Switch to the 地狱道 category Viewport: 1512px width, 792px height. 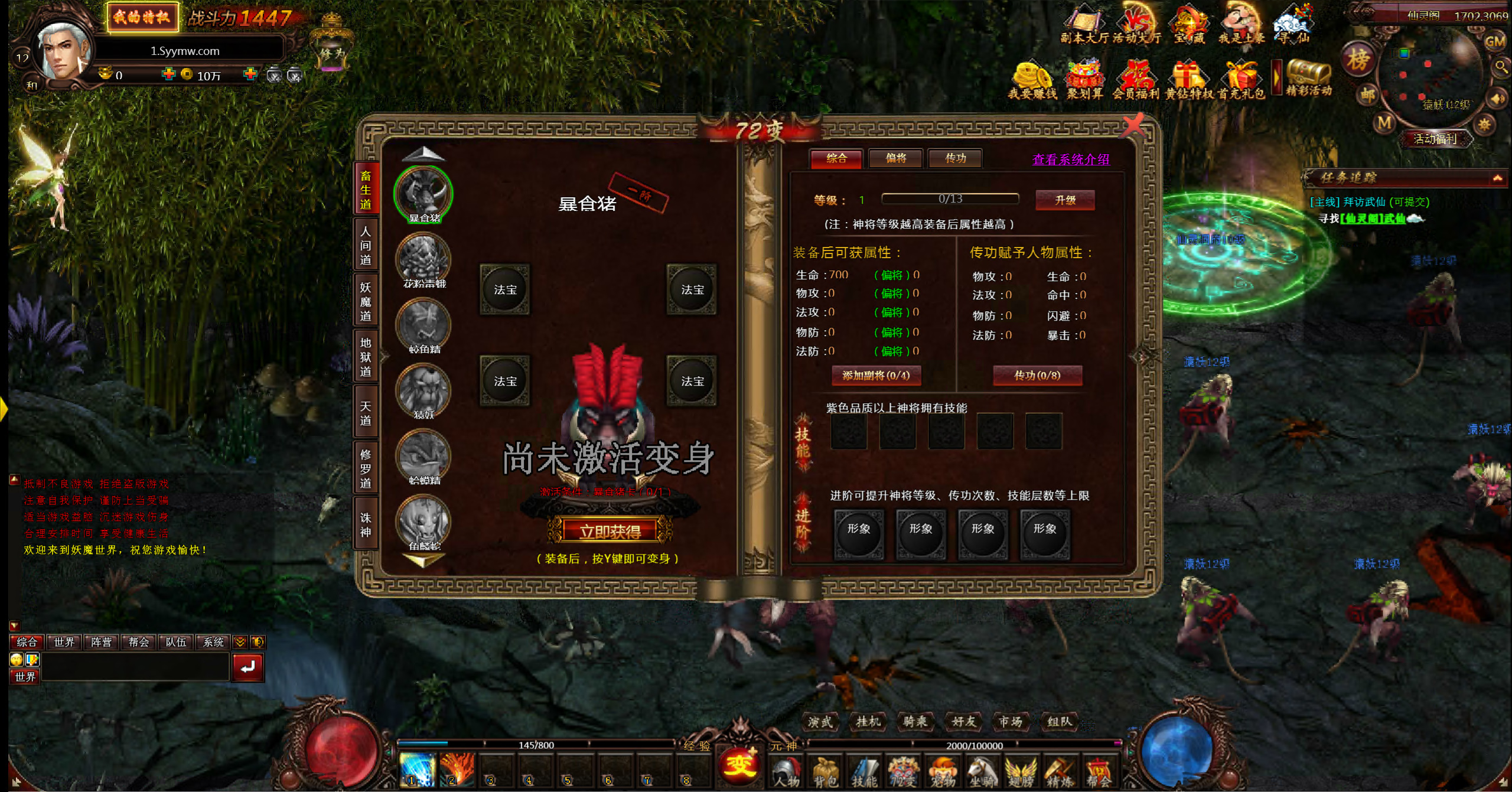click(x=366, y=357)
